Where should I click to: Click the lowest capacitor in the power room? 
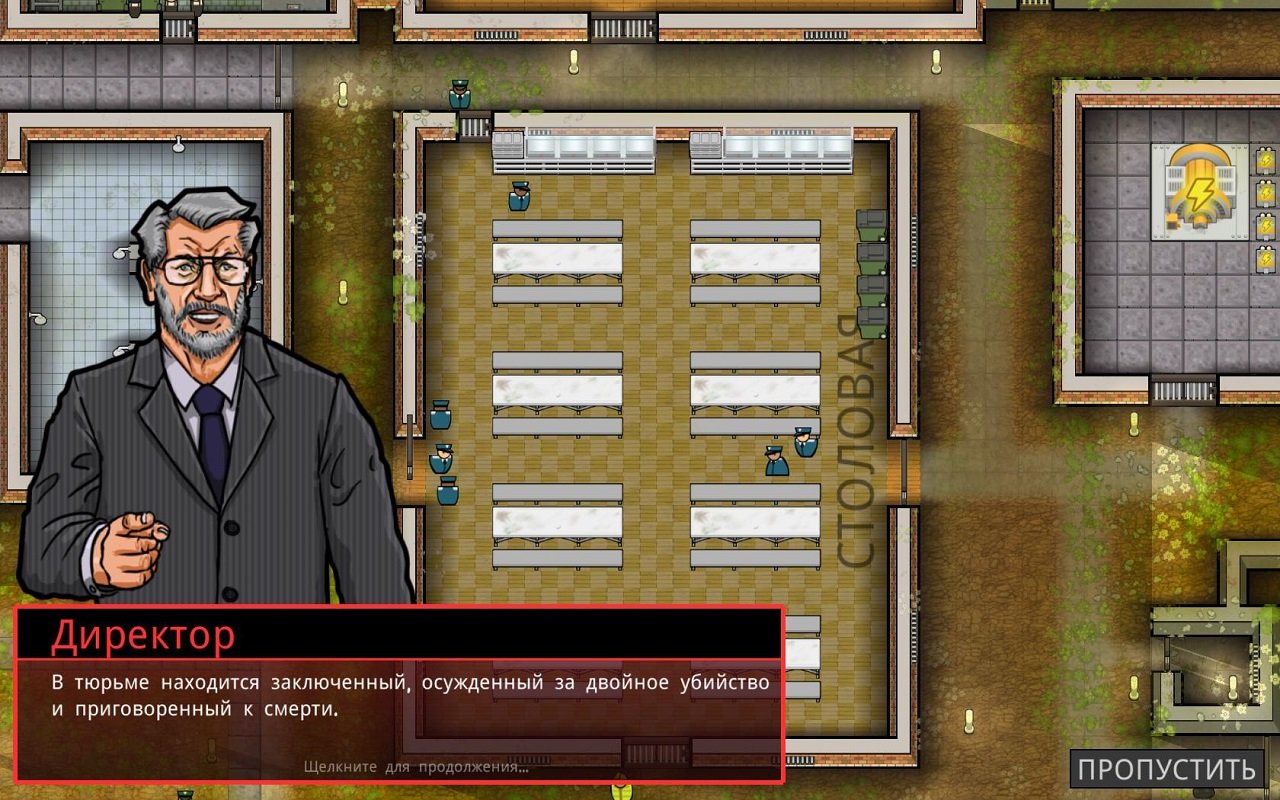tap(1266, 257)
